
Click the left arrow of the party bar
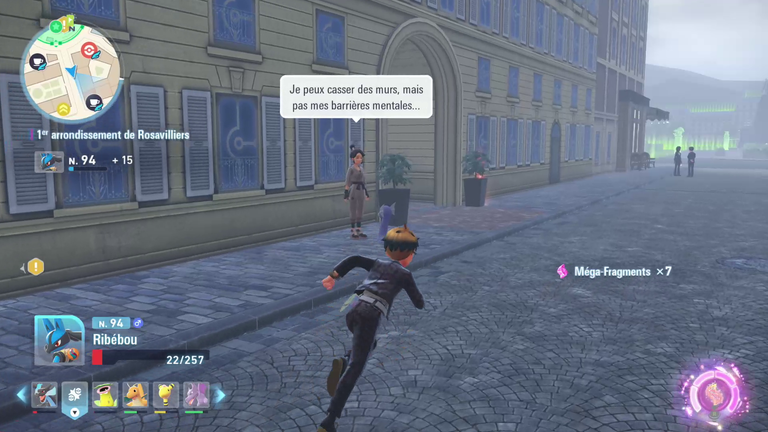(21, 395)
